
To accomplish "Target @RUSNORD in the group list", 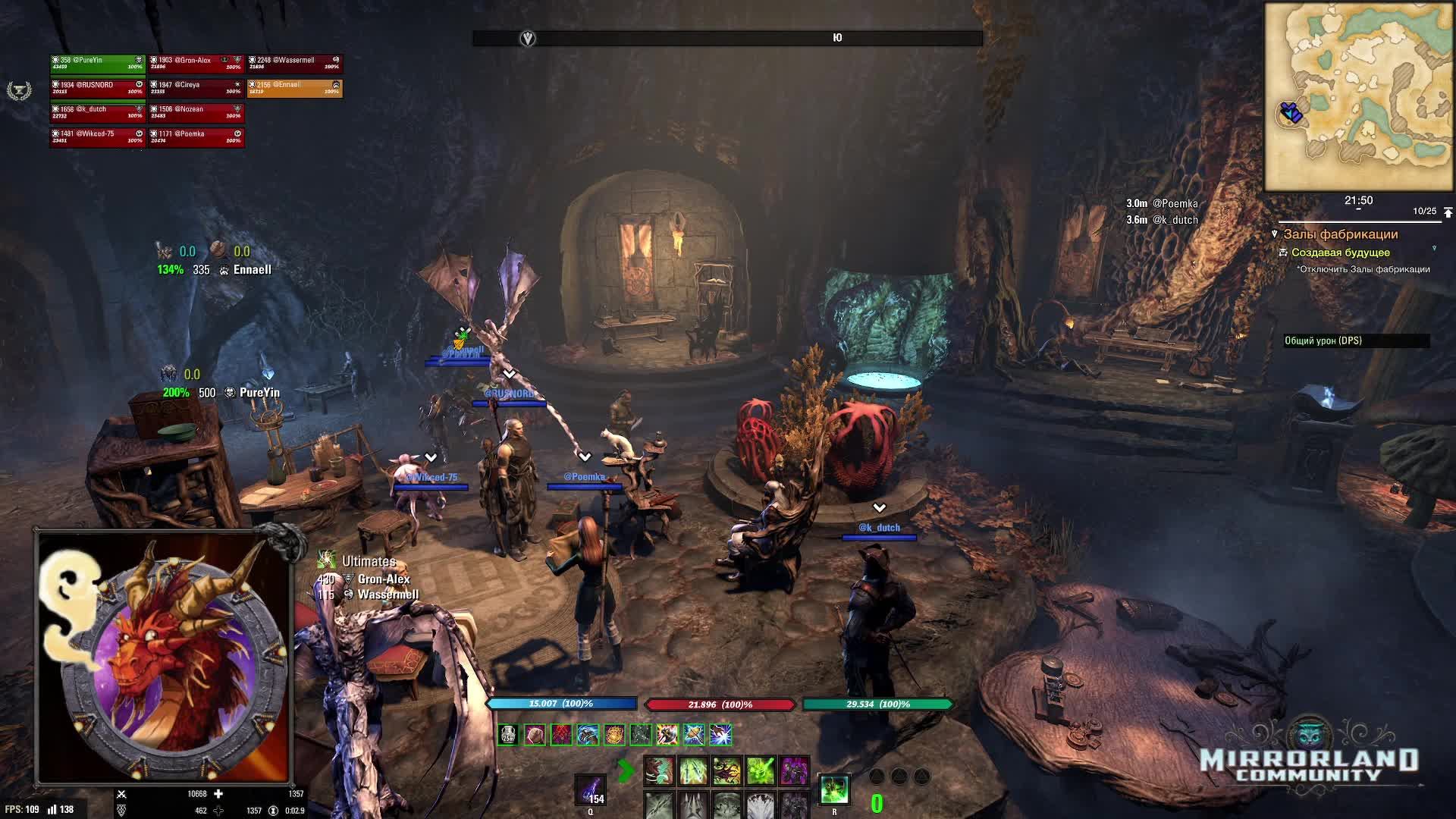I will click(x=97, y=88).
